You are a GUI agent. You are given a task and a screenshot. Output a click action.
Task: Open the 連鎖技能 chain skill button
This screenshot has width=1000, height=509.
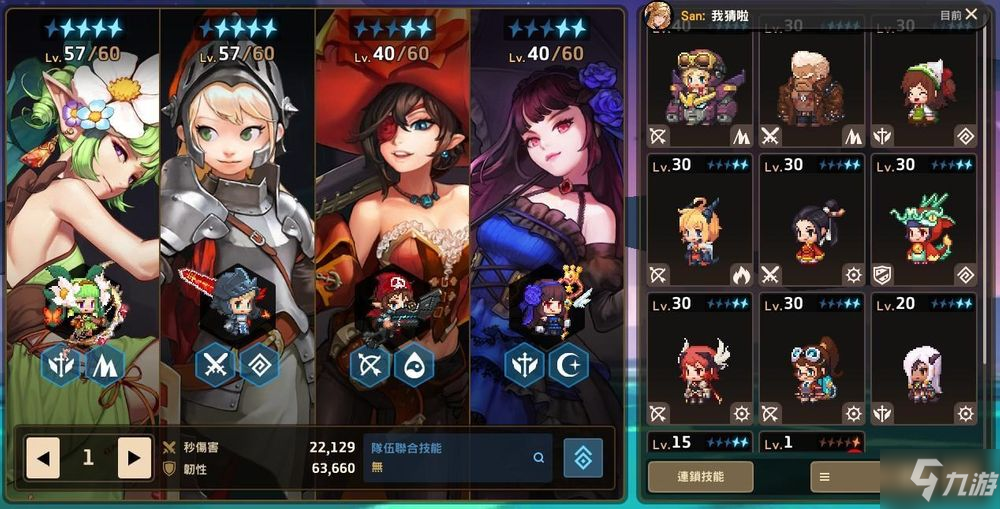tap(700, 477)
